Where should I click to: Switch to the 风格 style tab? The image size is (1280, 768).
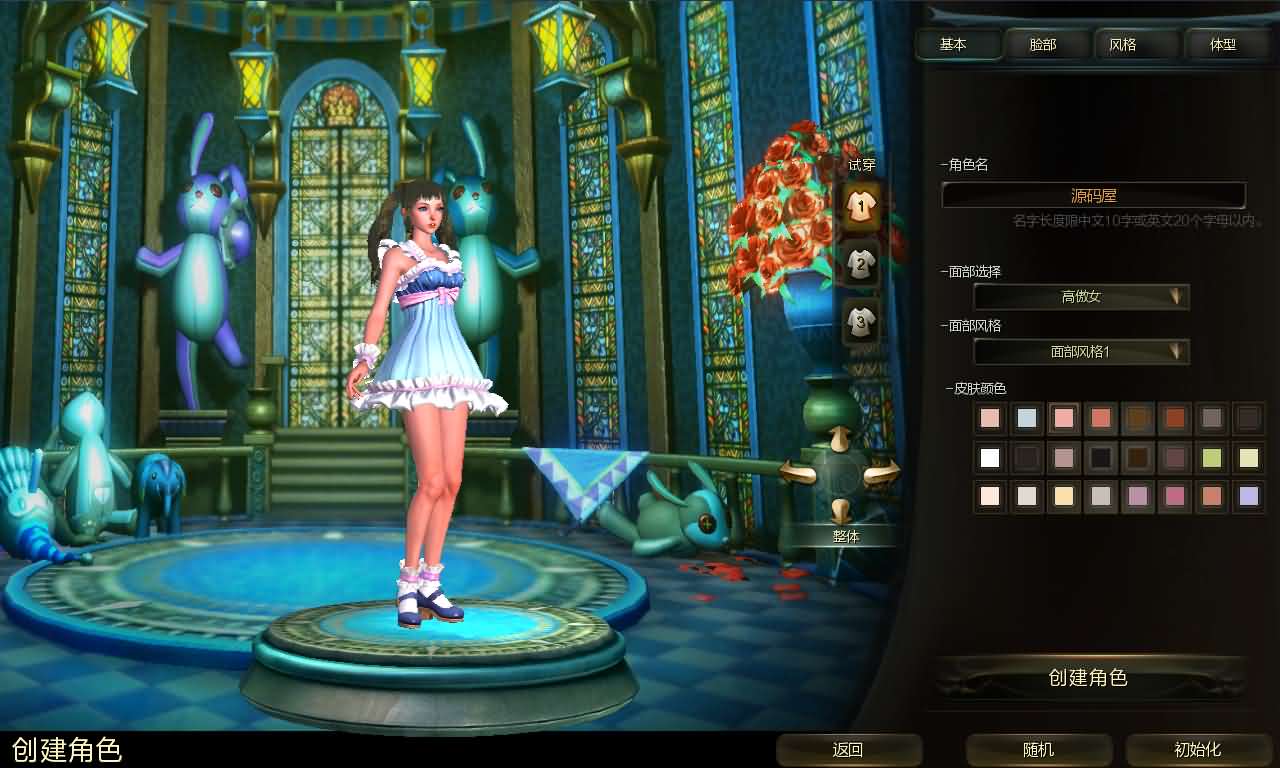click(x=1134, y=44)
